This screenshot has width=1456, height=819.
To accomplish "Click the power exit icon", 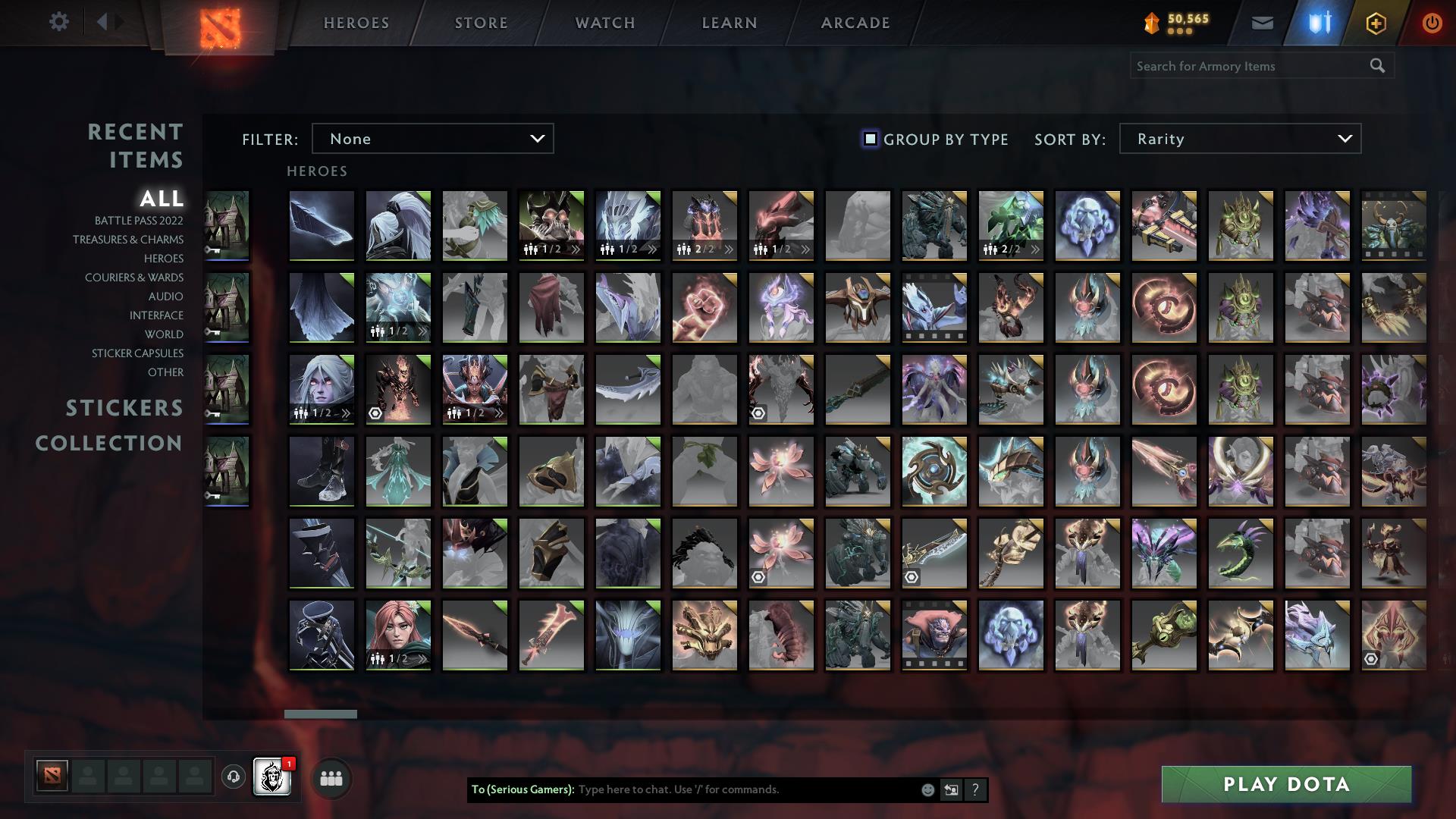I will coord(1432,23).
